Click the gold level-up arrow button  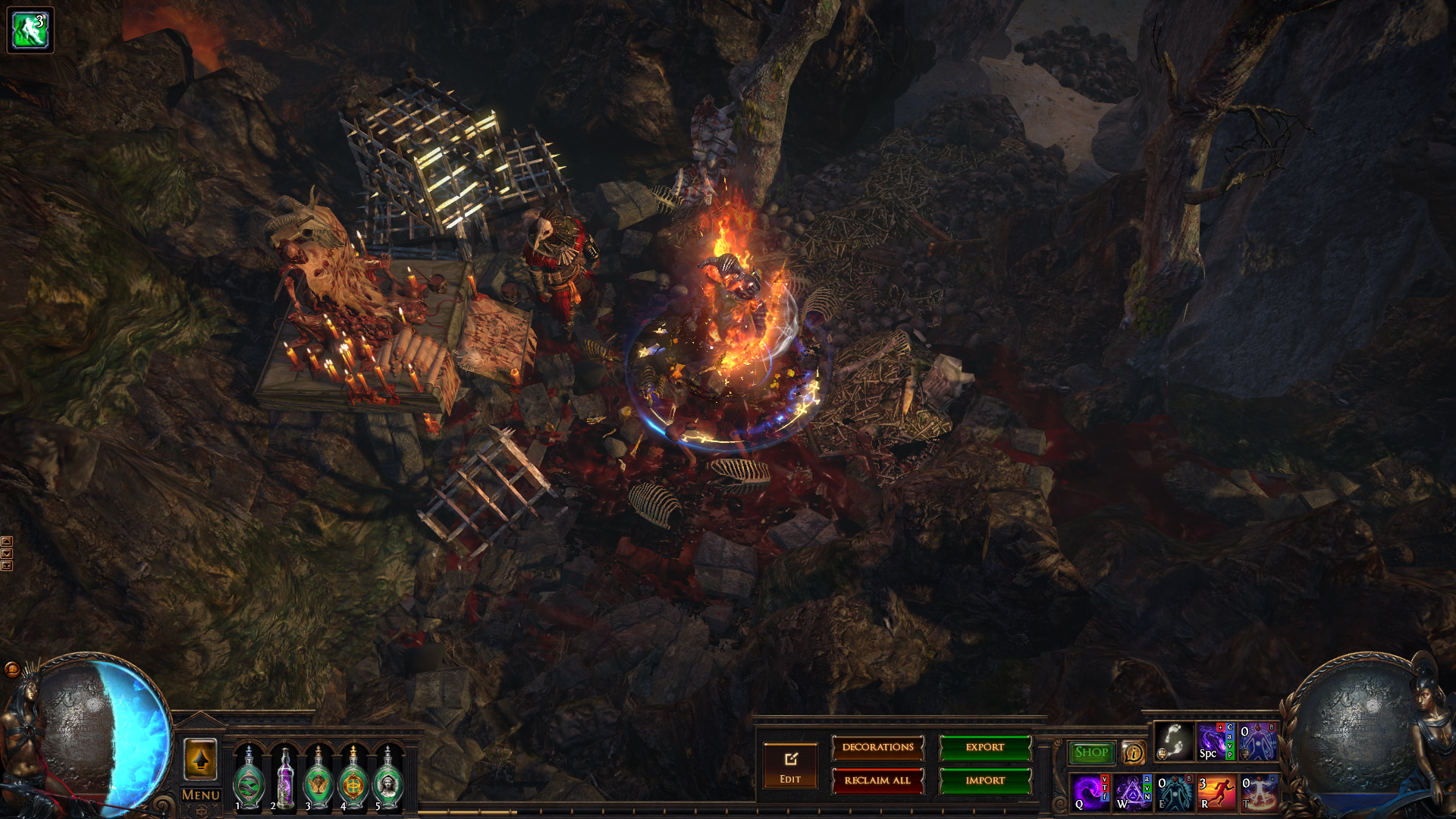(200, 759)
